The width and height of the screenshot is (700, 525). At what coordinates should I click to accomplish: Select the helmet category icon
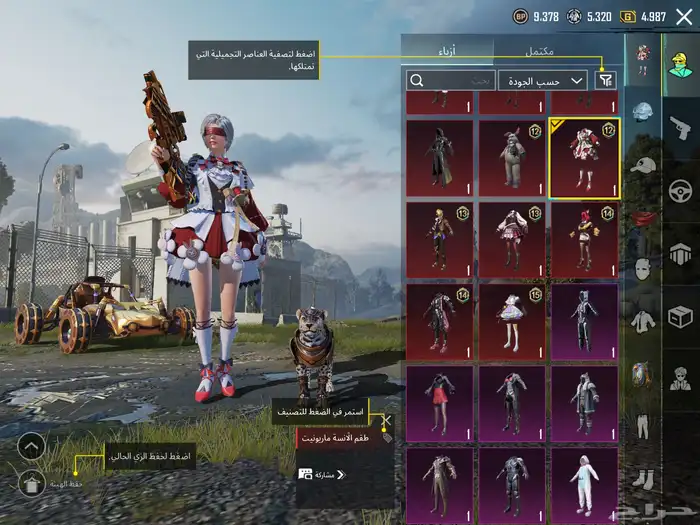tap(642, 112)
